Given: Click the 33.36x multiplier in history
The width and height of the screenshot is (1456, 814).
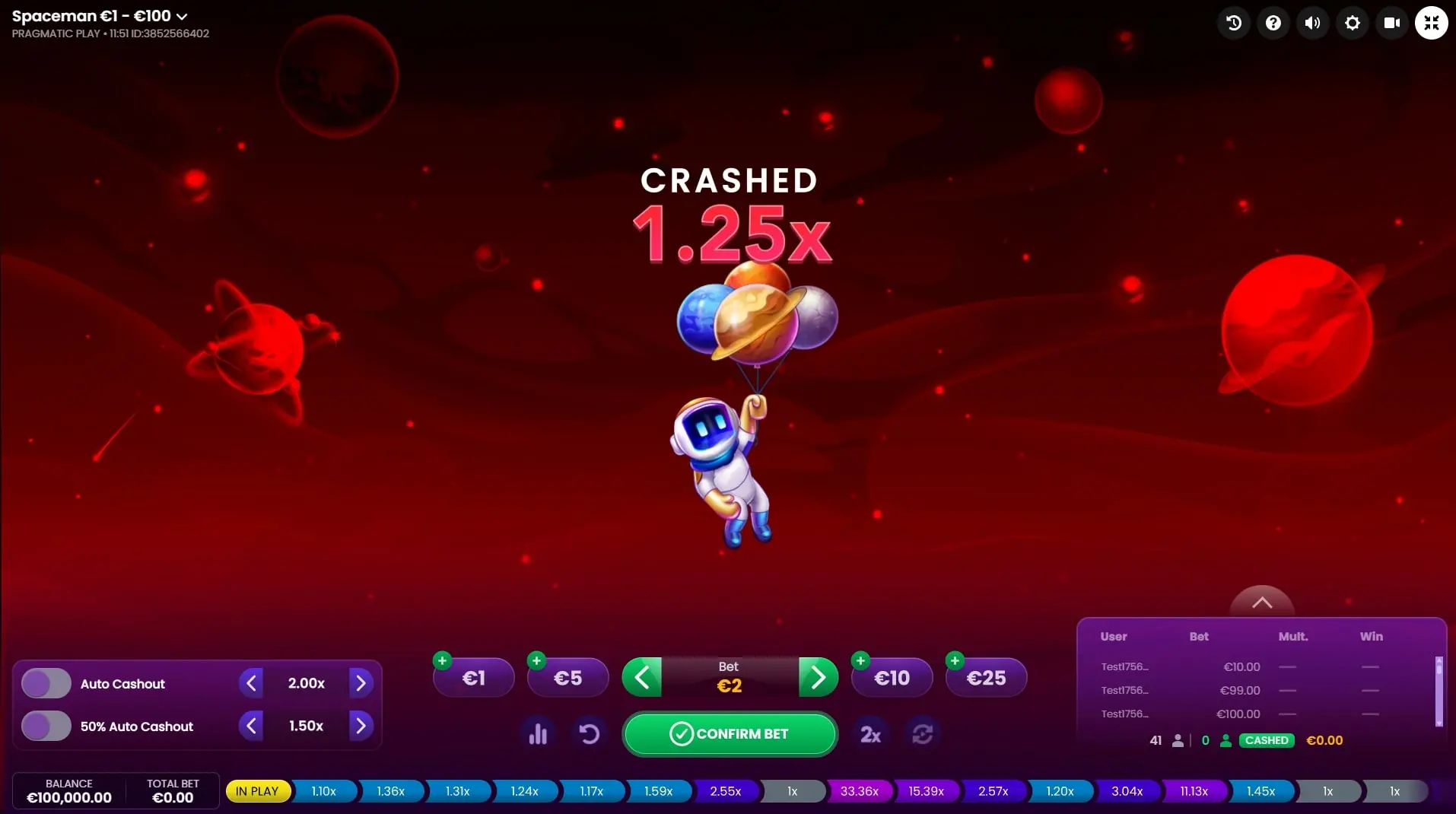Looking at the screenshot, I should (x=858, y=791).
